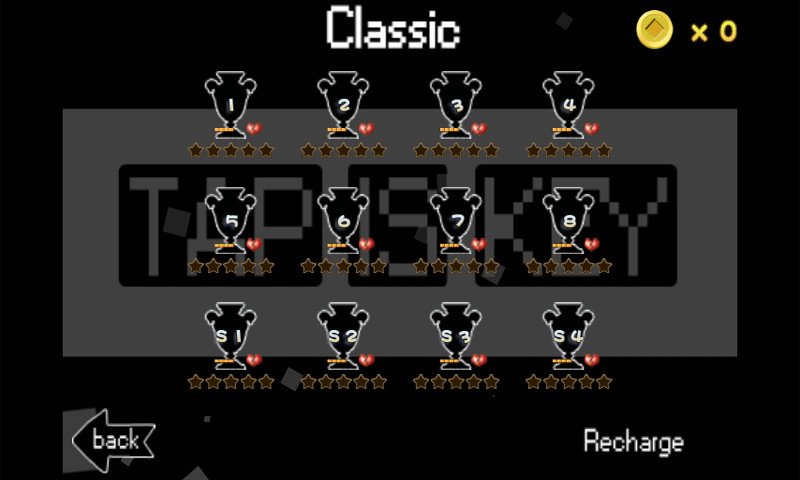
Task: Open special level S3 trophy
Action: pos(457,335)
